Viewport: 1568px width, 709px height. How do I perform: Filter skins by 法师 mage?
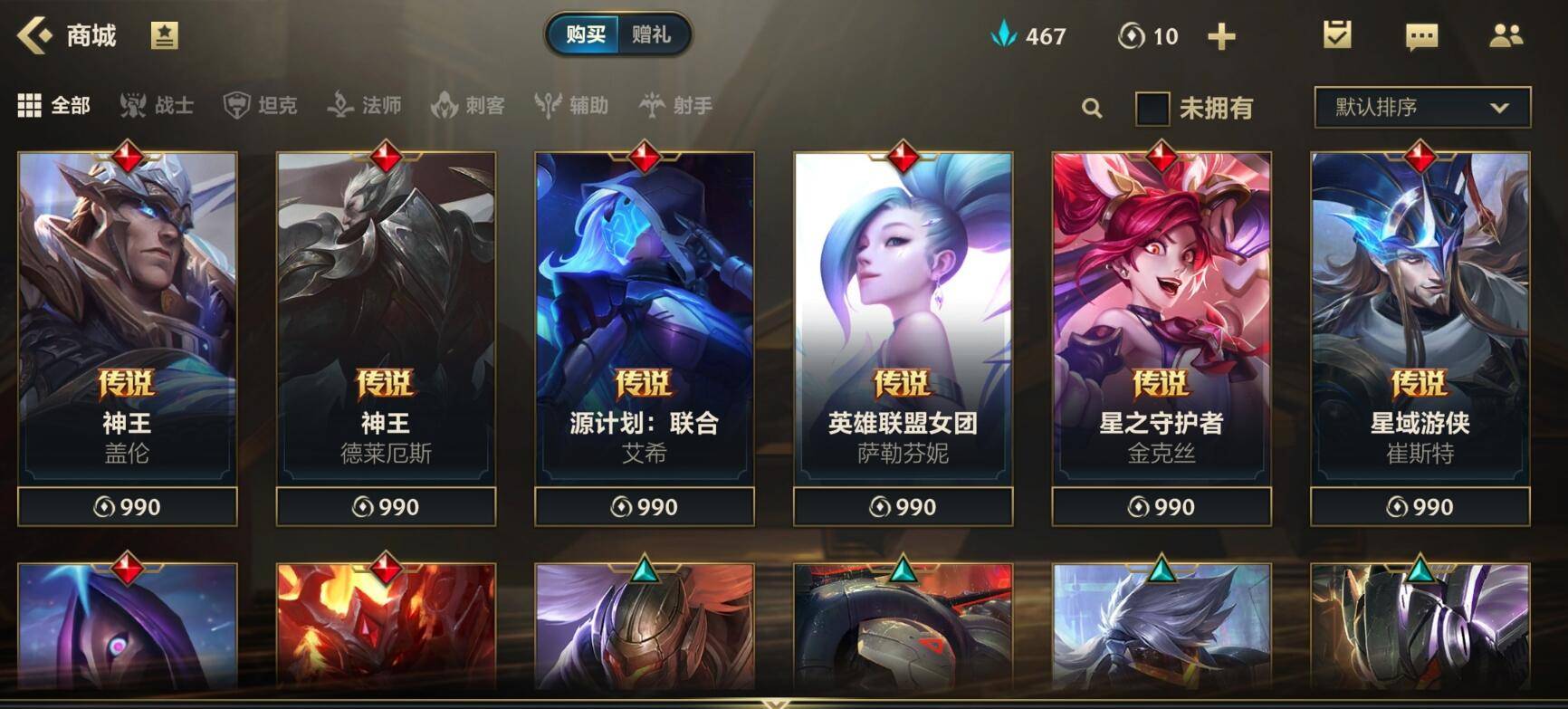pyautogui.click(x=365, y=106)
